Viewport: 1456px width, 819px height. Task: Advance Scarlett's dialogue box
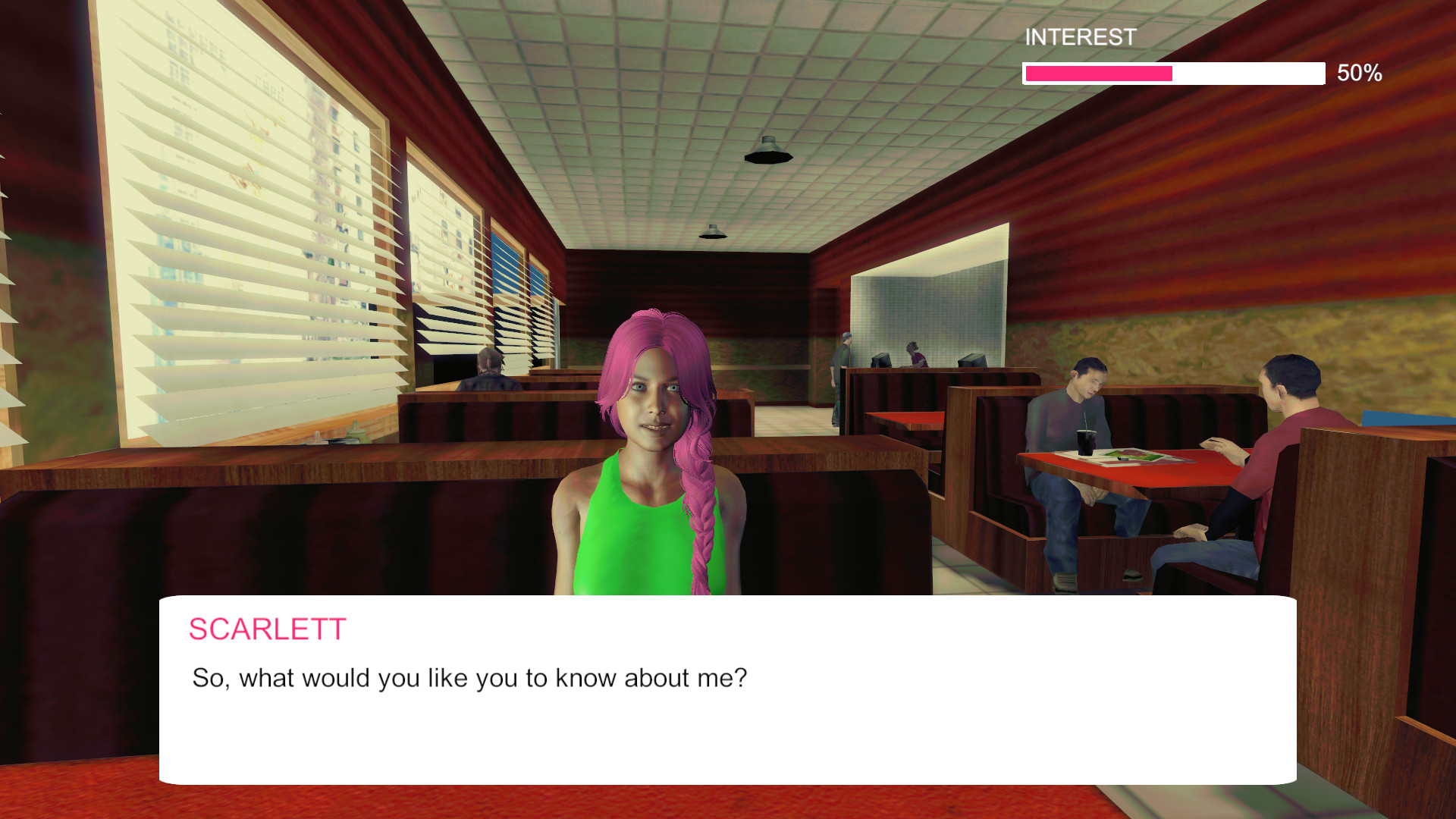click(x=727, y=689)
